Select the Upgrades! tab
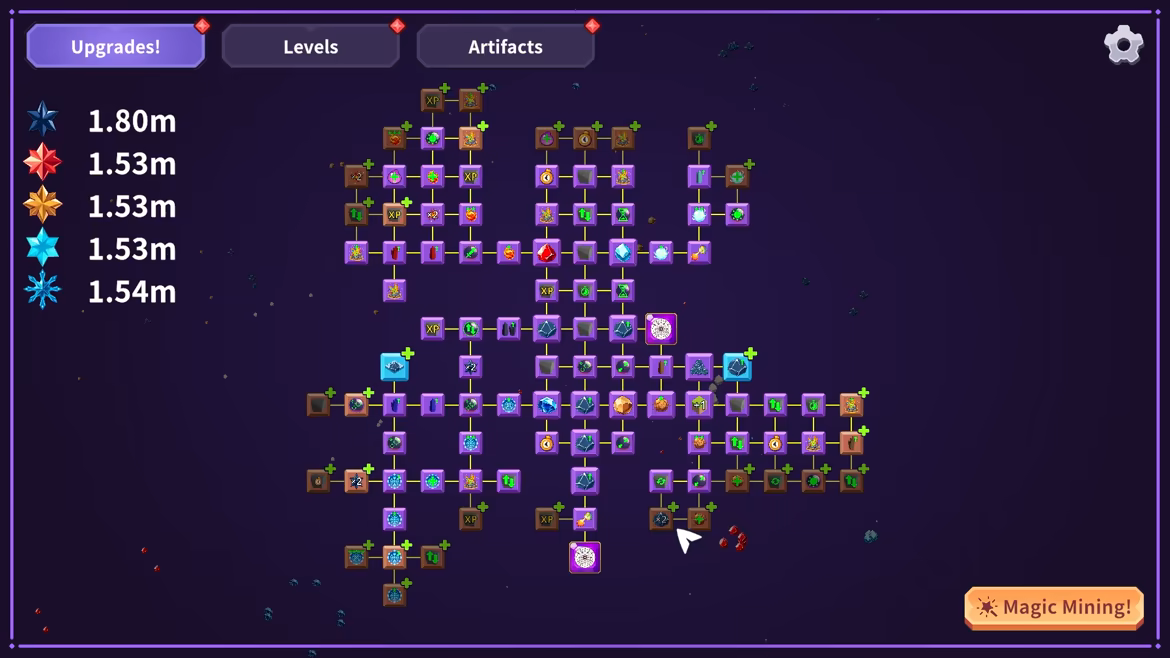Image resolution: width=1170 pixels, height=658 pixels. tap(116, 47)
